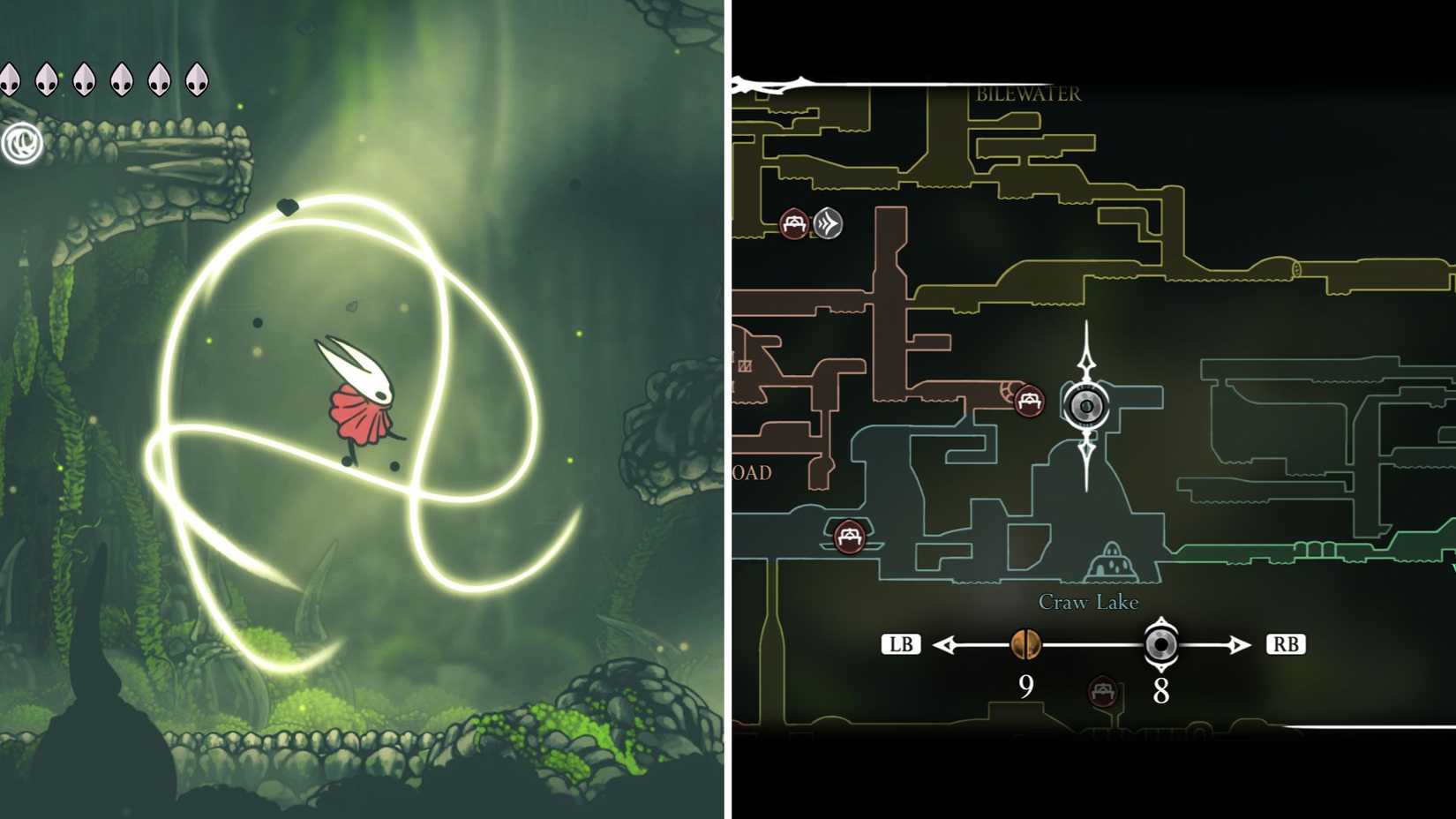Click the silk spool icon in the HUD
1456x819 pixels.
pyautogui.click(x=24, y=140)
